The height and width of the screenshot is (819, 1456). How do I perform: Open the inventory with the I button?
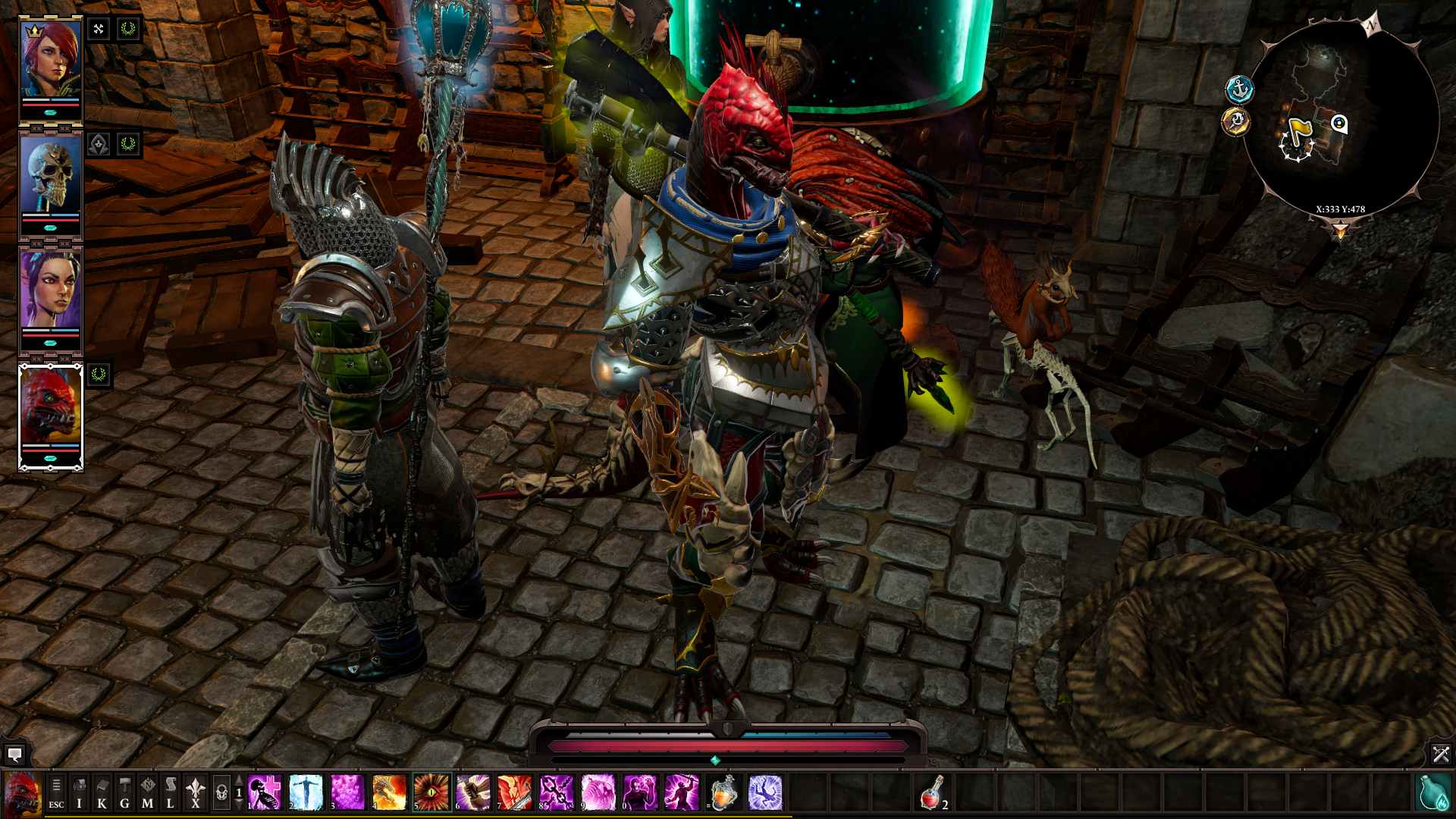(79, 793)
